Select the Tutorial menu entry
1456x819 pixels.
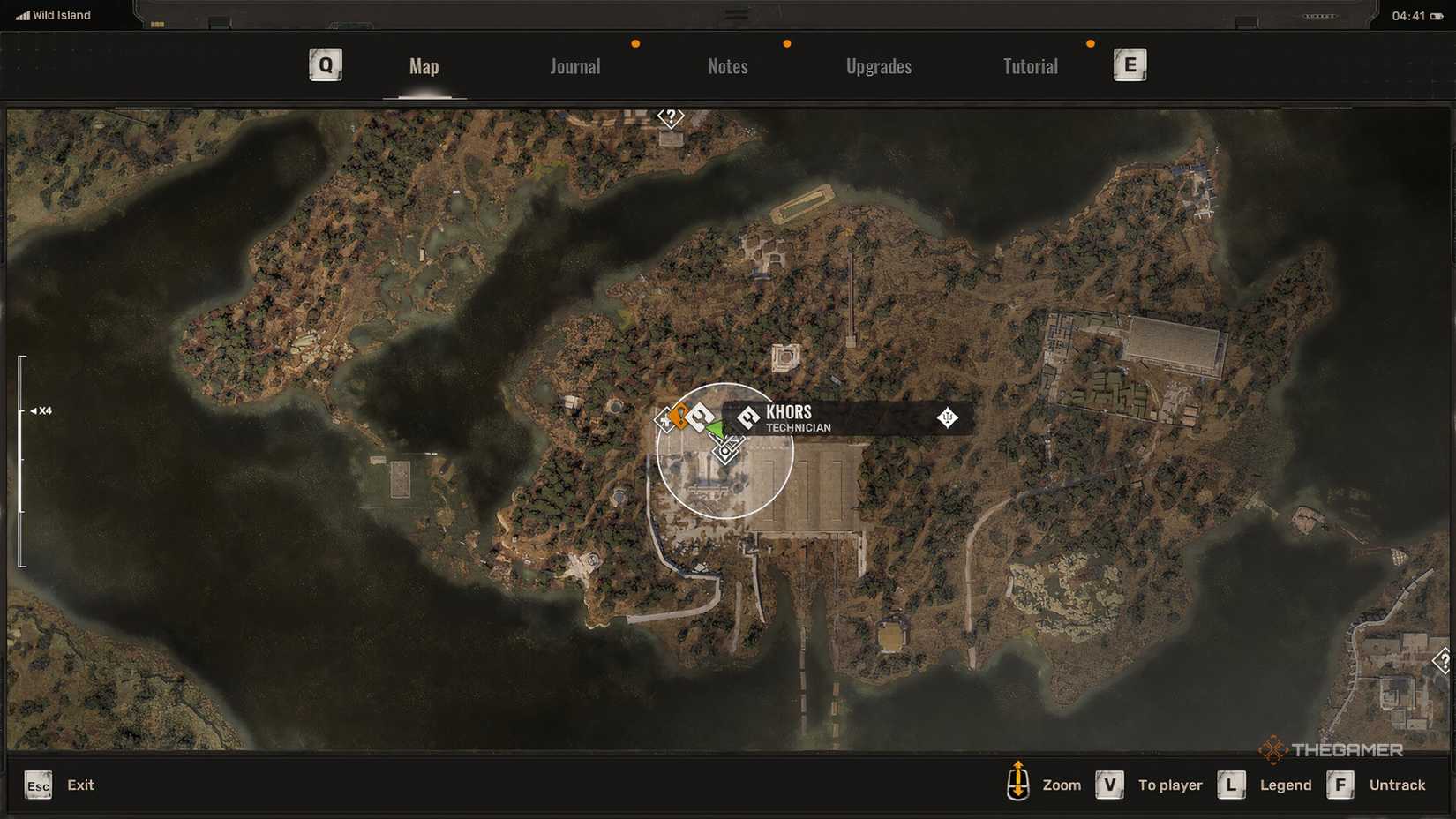[1029, 66]
